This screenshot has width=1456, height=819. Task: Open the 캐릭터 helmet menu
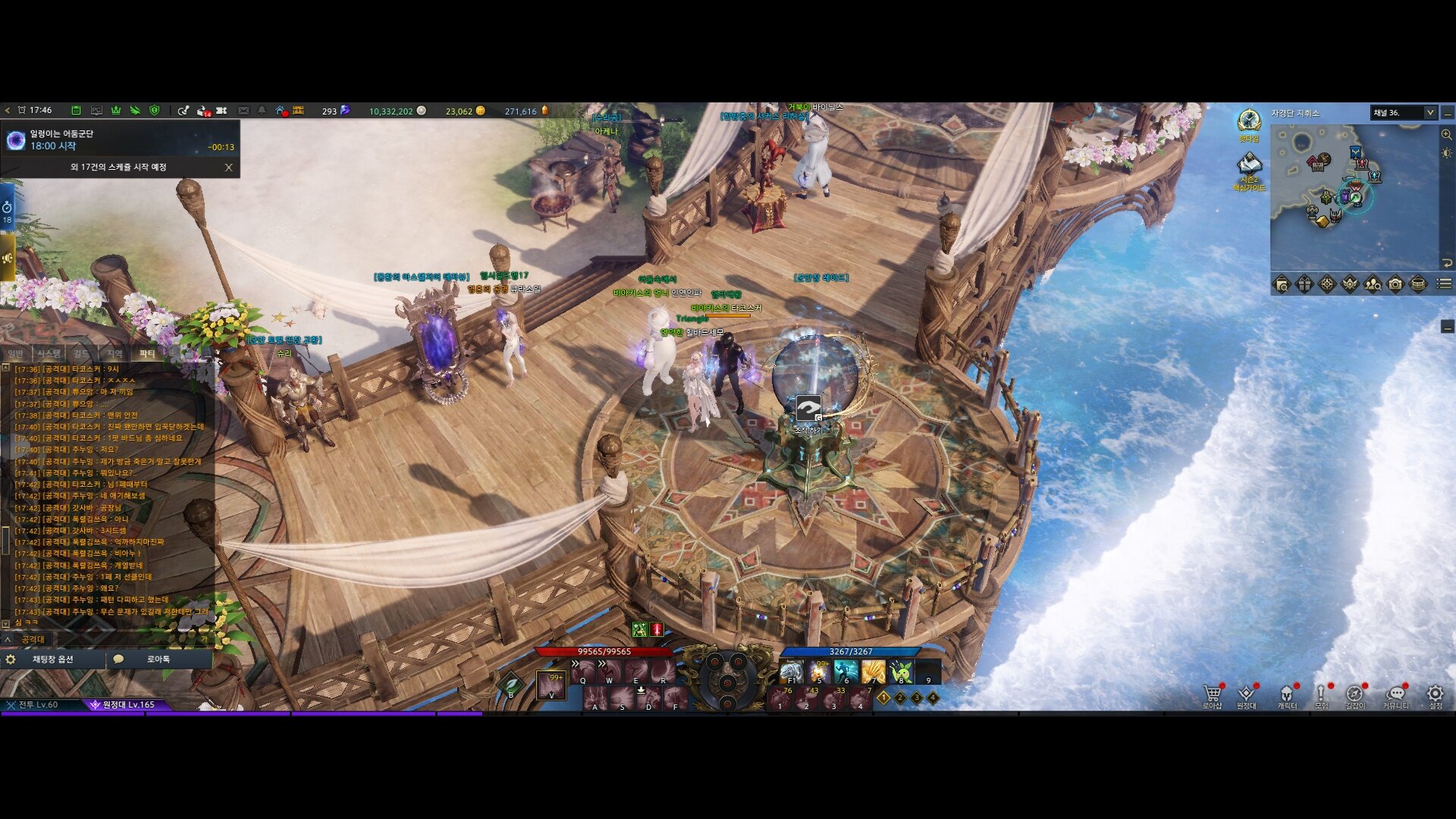[x=1287, y=694]
